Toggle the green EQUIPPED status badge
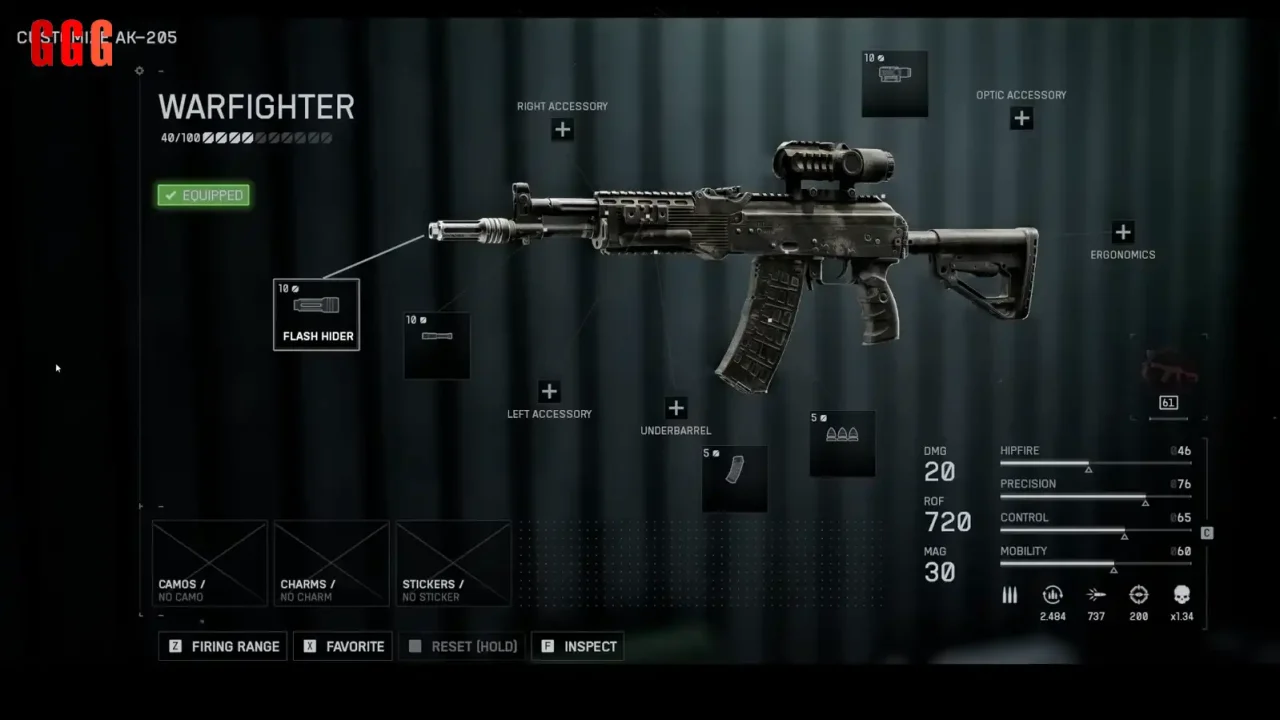Viewport: 1280px width, 720px height. pyautogui.click(x=203, y=195)
